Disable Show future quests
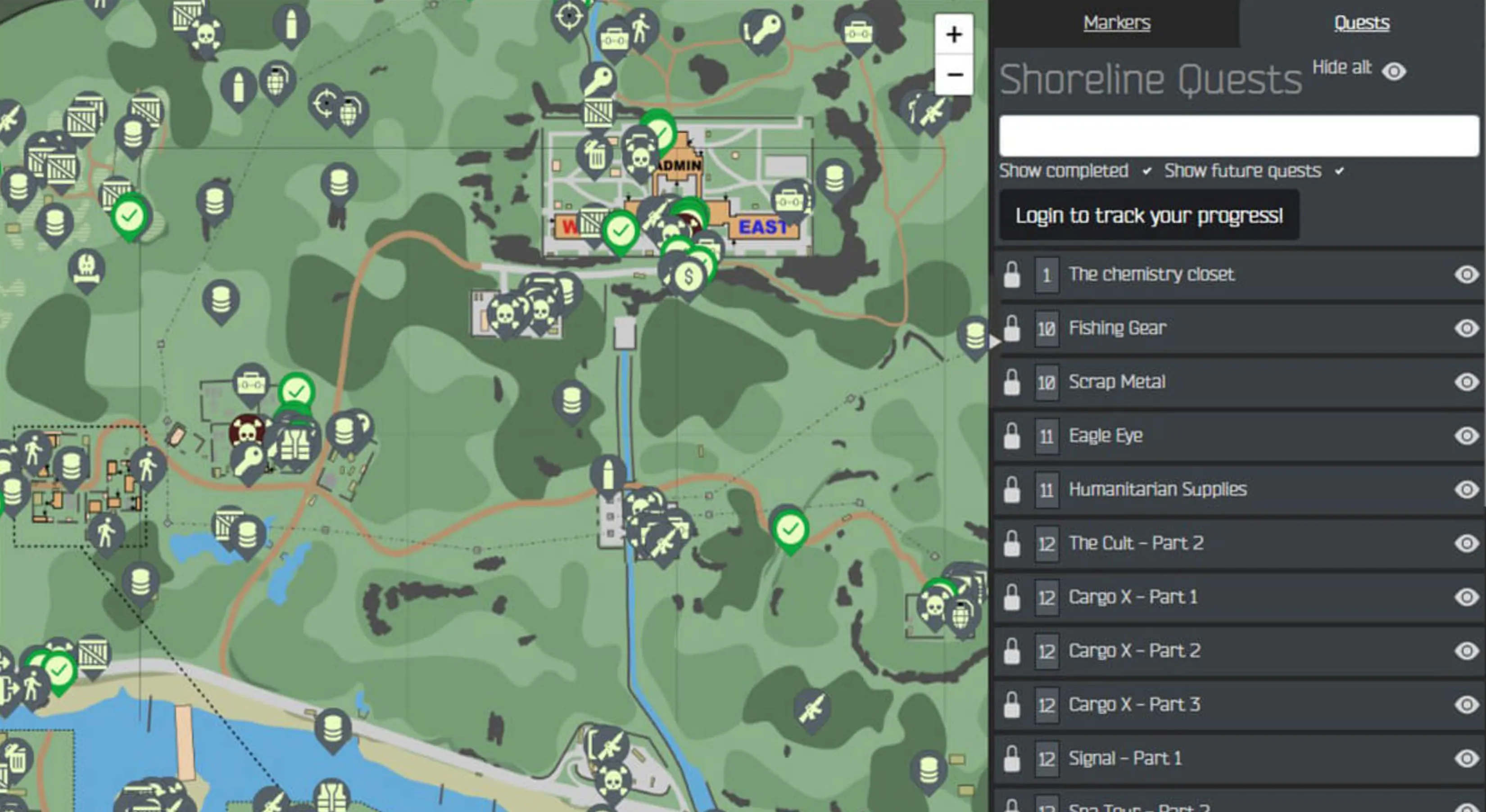The width and height of the screenshot is (1486, 812). click(1340, 171)
